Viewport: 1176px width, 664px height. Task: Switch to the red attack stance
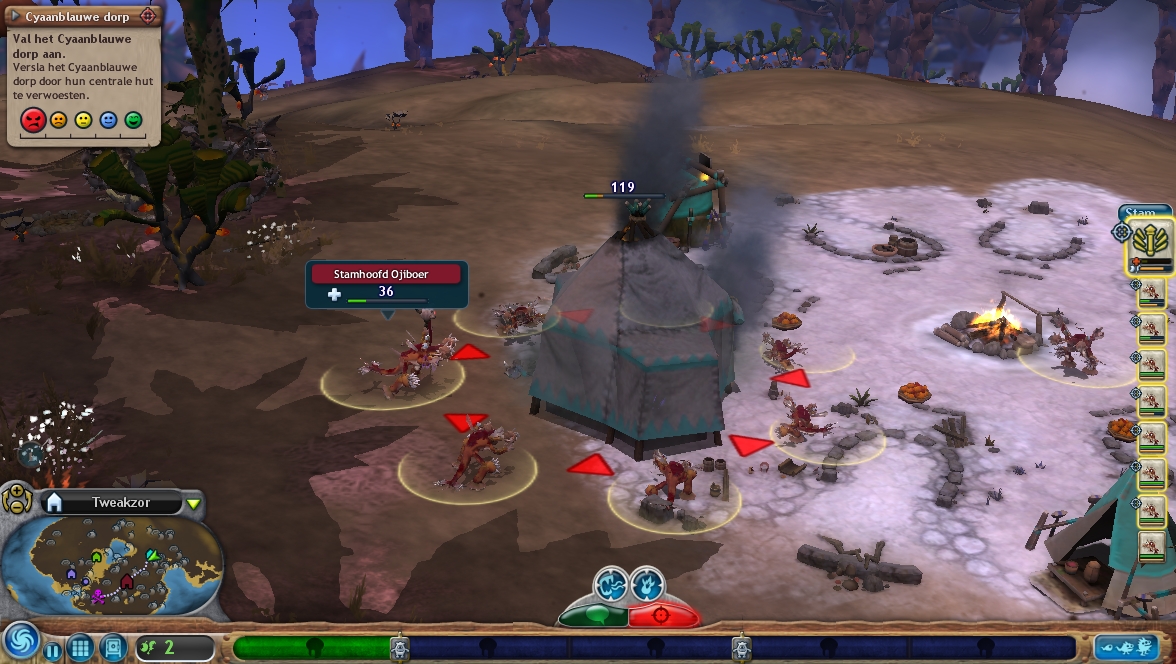[662, 615]
